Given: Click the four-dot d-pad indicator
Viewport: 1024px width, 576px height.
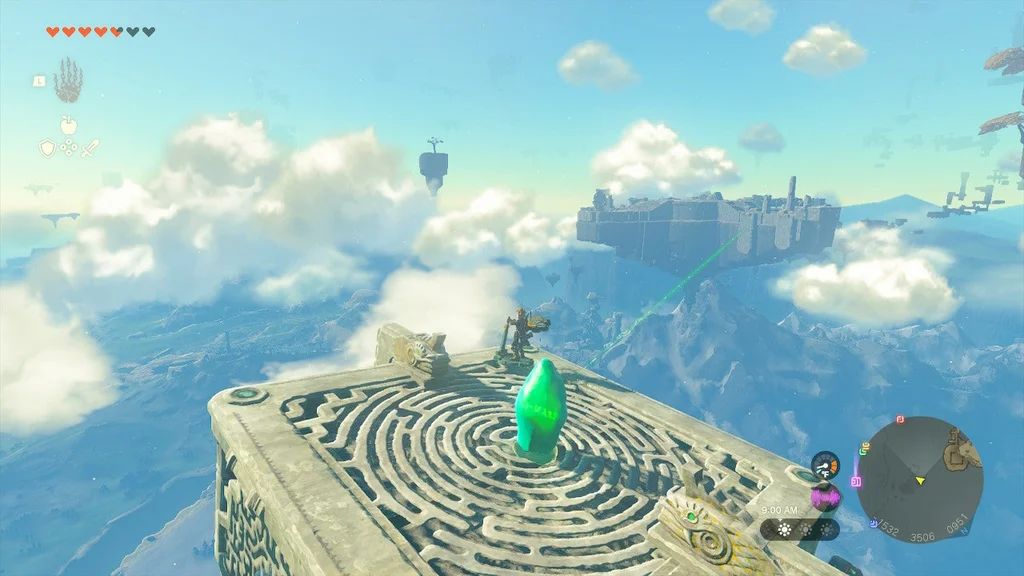Looking at the screenshot, I should tap(68, 148).
